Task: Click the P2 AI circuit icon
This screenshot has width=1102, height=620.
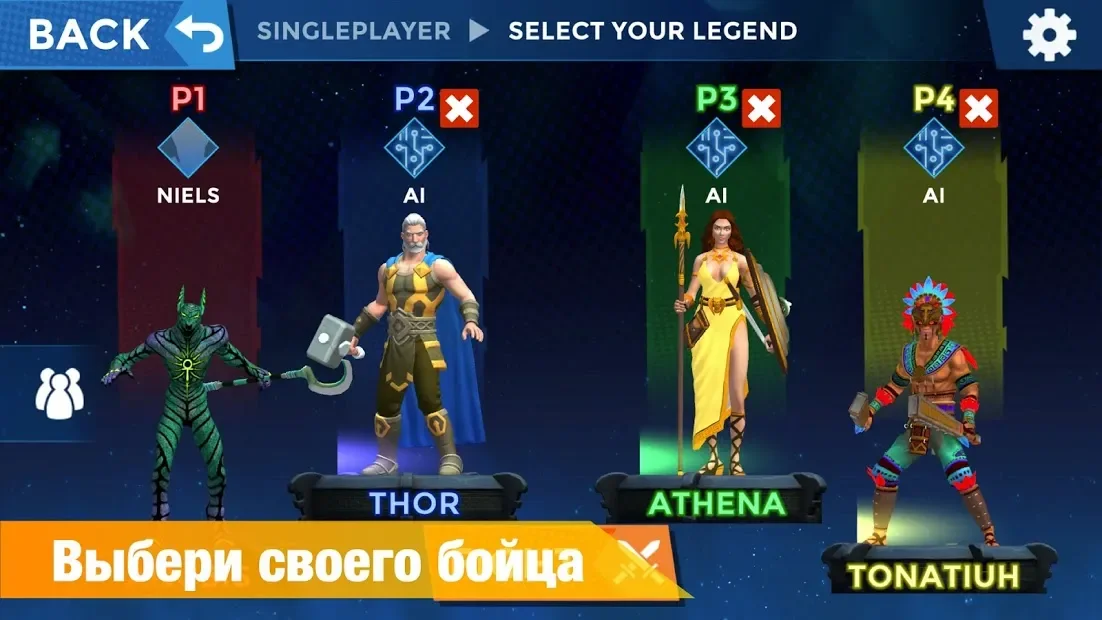Action: tap(414, 148)
